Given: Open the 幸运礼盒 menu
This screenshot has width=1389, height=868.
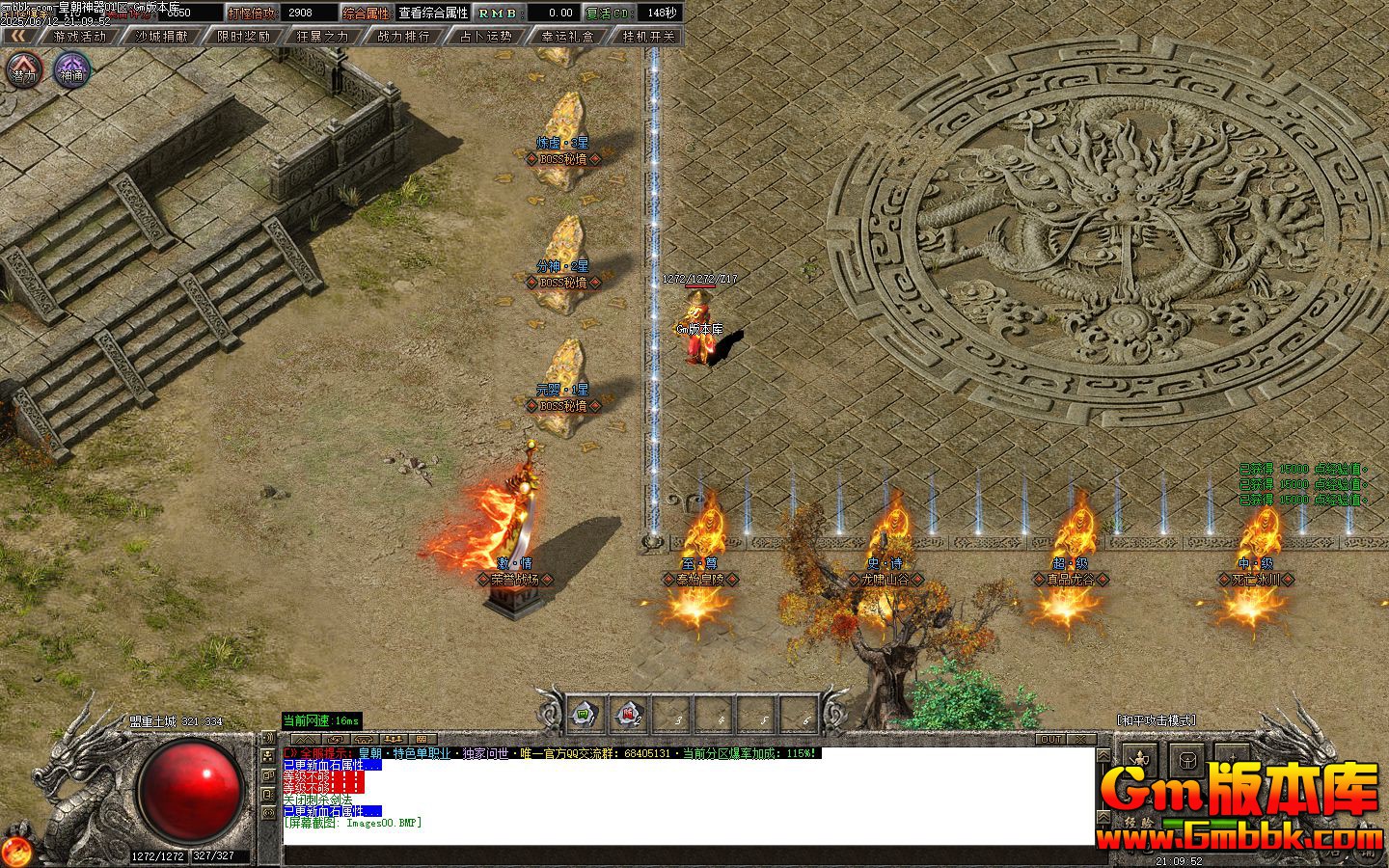Looking at the screenshot, I should tap(568, 37).
